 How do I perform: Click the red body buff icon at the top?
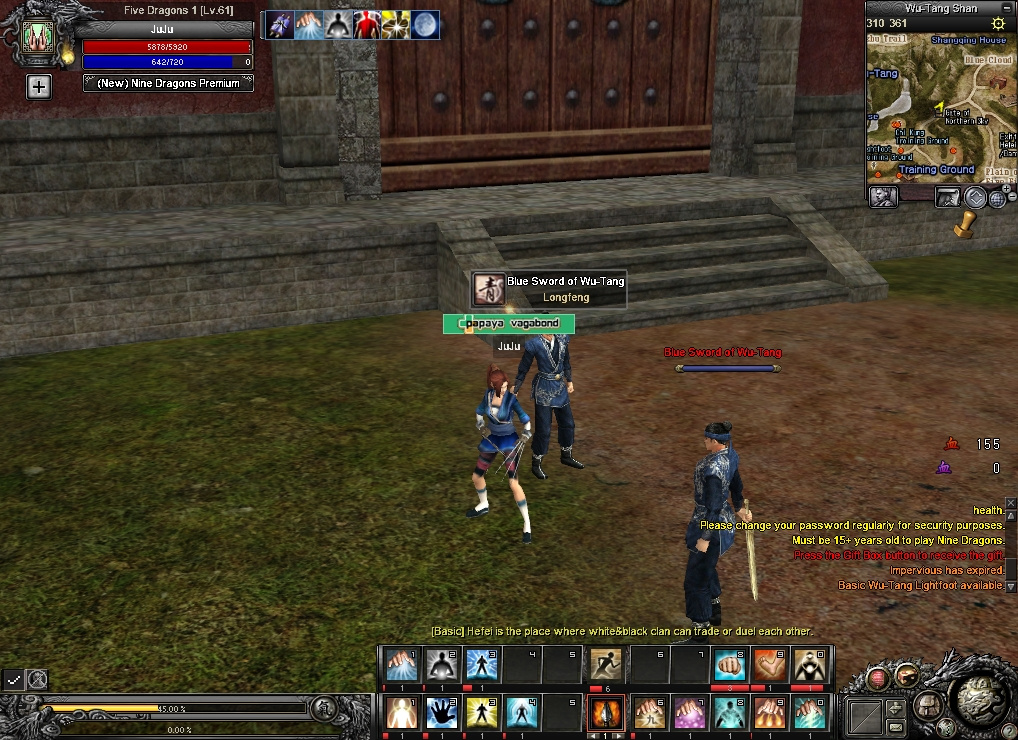pyautogui.click(x=367, y=25)
